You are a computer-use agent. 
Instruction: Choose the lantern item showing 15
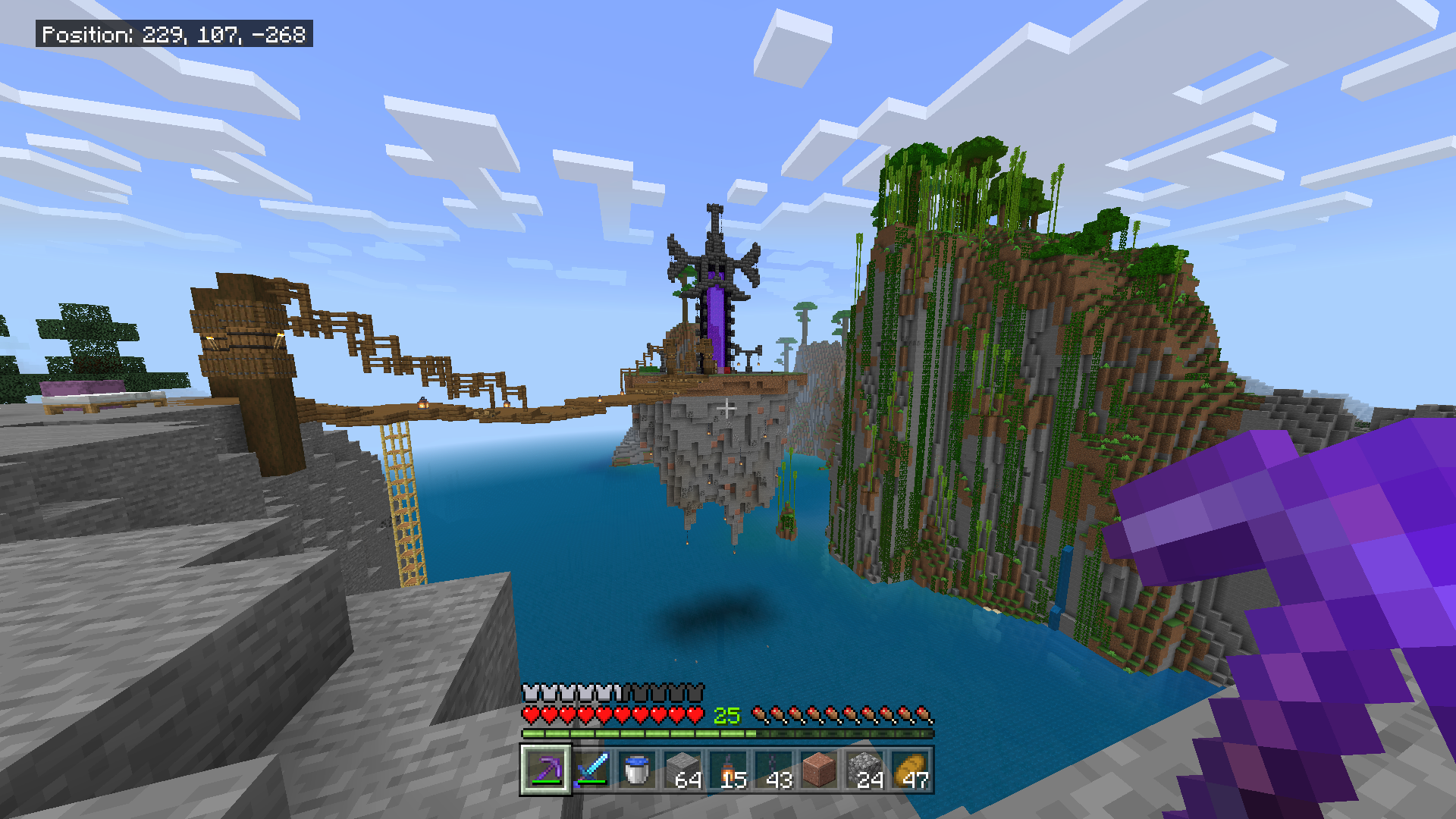[728, 770]
